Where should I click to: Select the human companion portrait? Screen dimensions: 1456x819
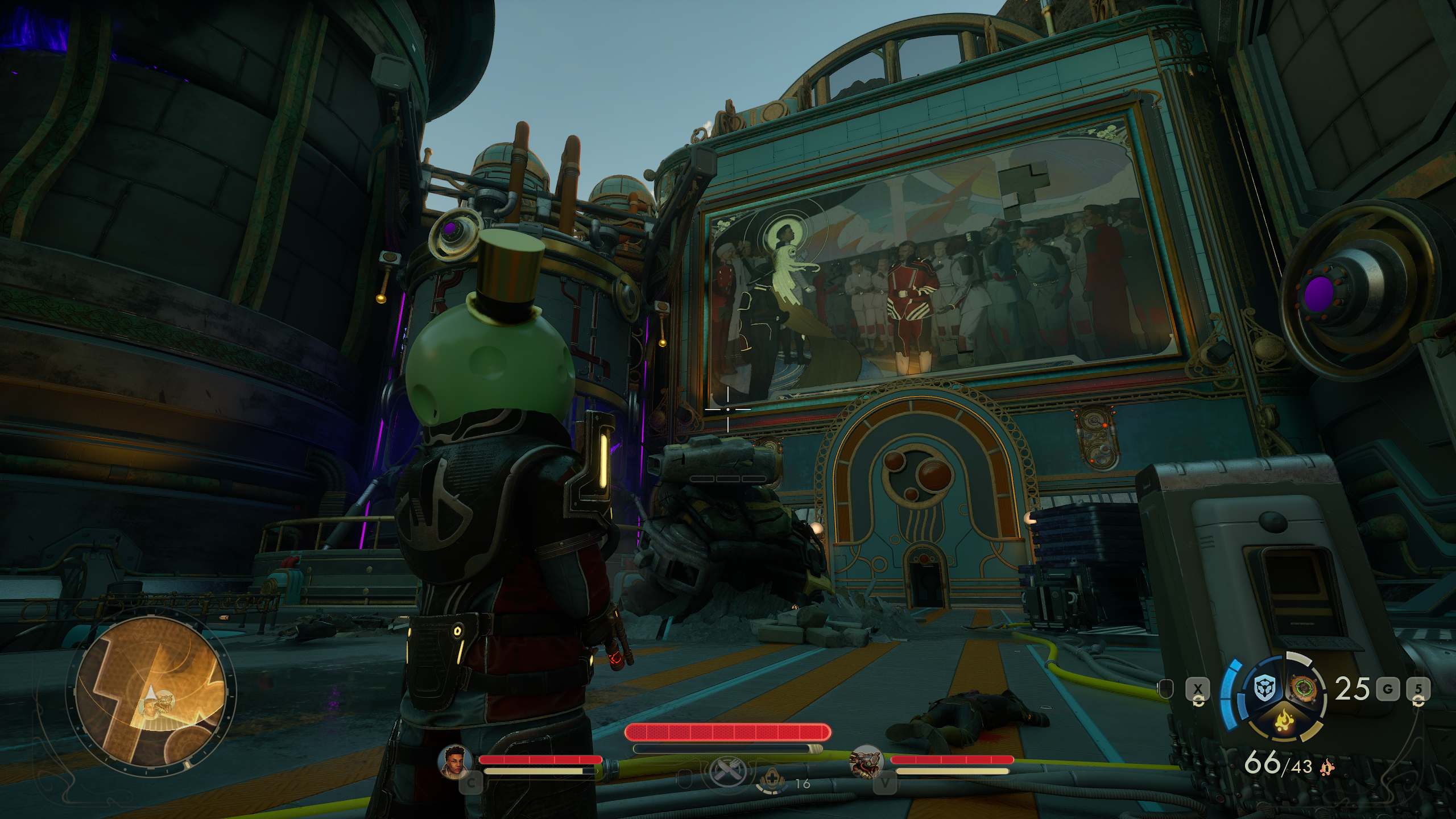pyautogui.click(x=455, y=761)
